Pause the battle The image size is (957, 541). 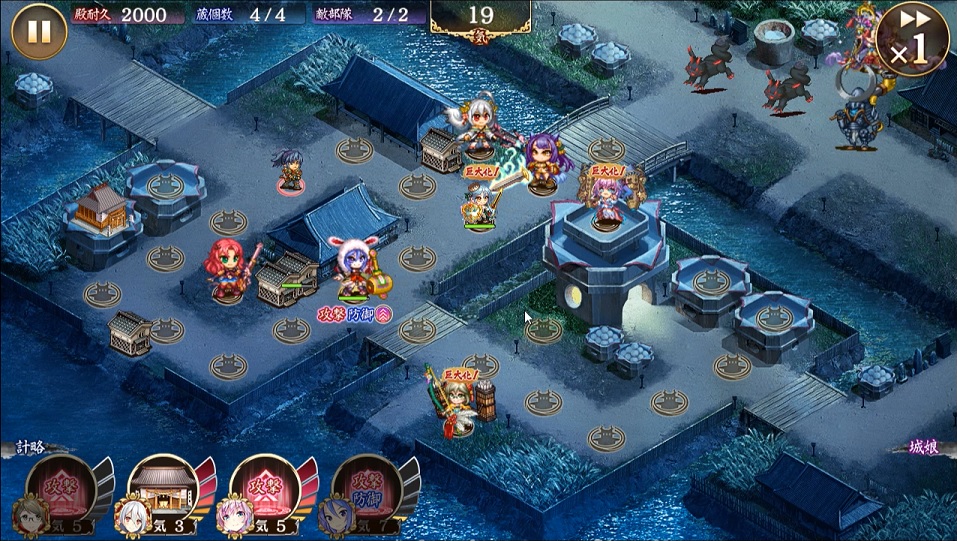[39, 32]
